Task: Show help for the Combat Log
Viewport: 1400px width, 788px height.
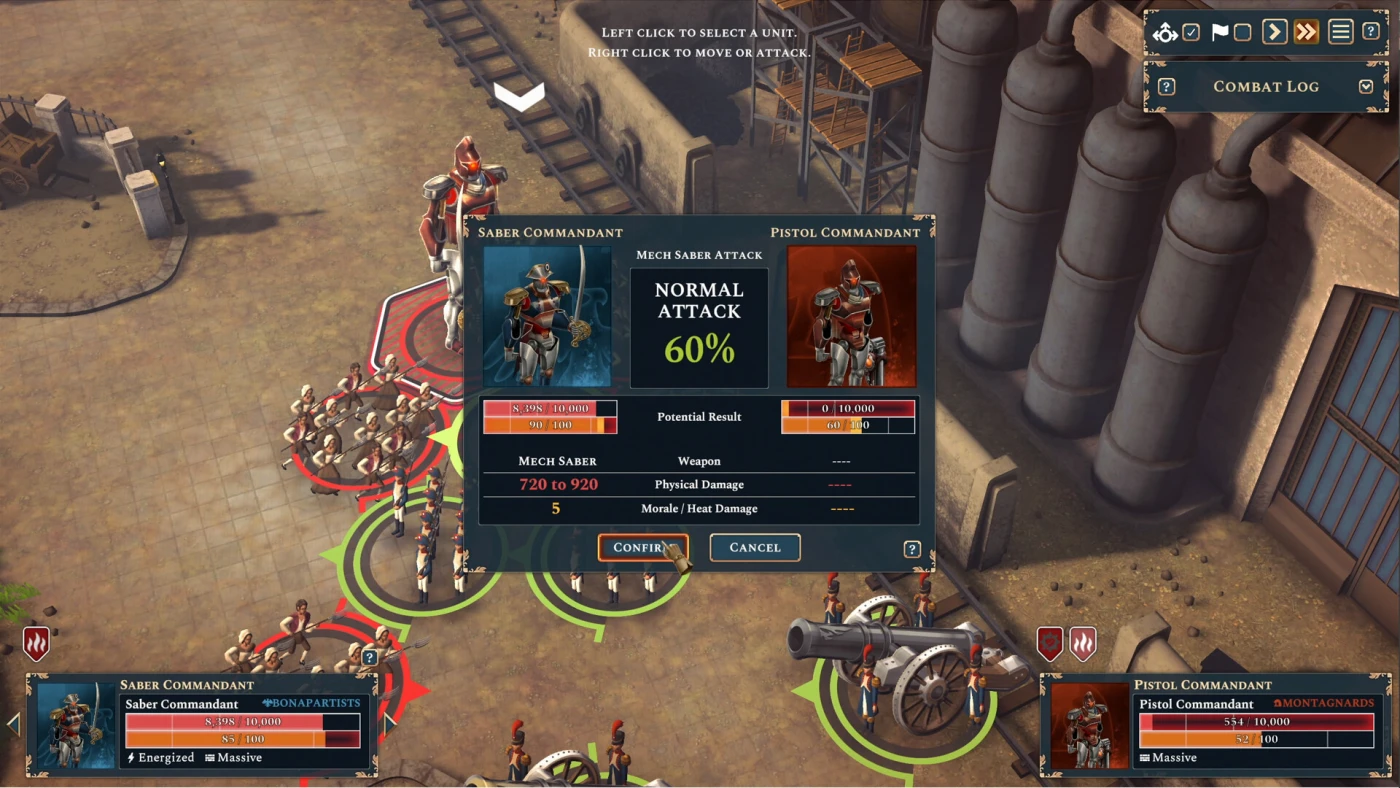Action: tap(1166, 87)
